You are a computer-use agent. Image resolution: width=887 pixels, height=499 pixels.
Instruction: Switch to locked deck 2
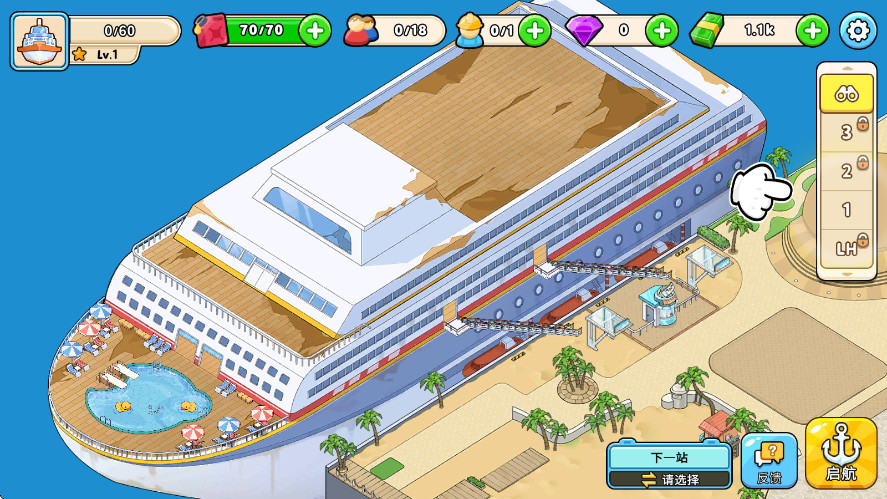tap(846, 171)
